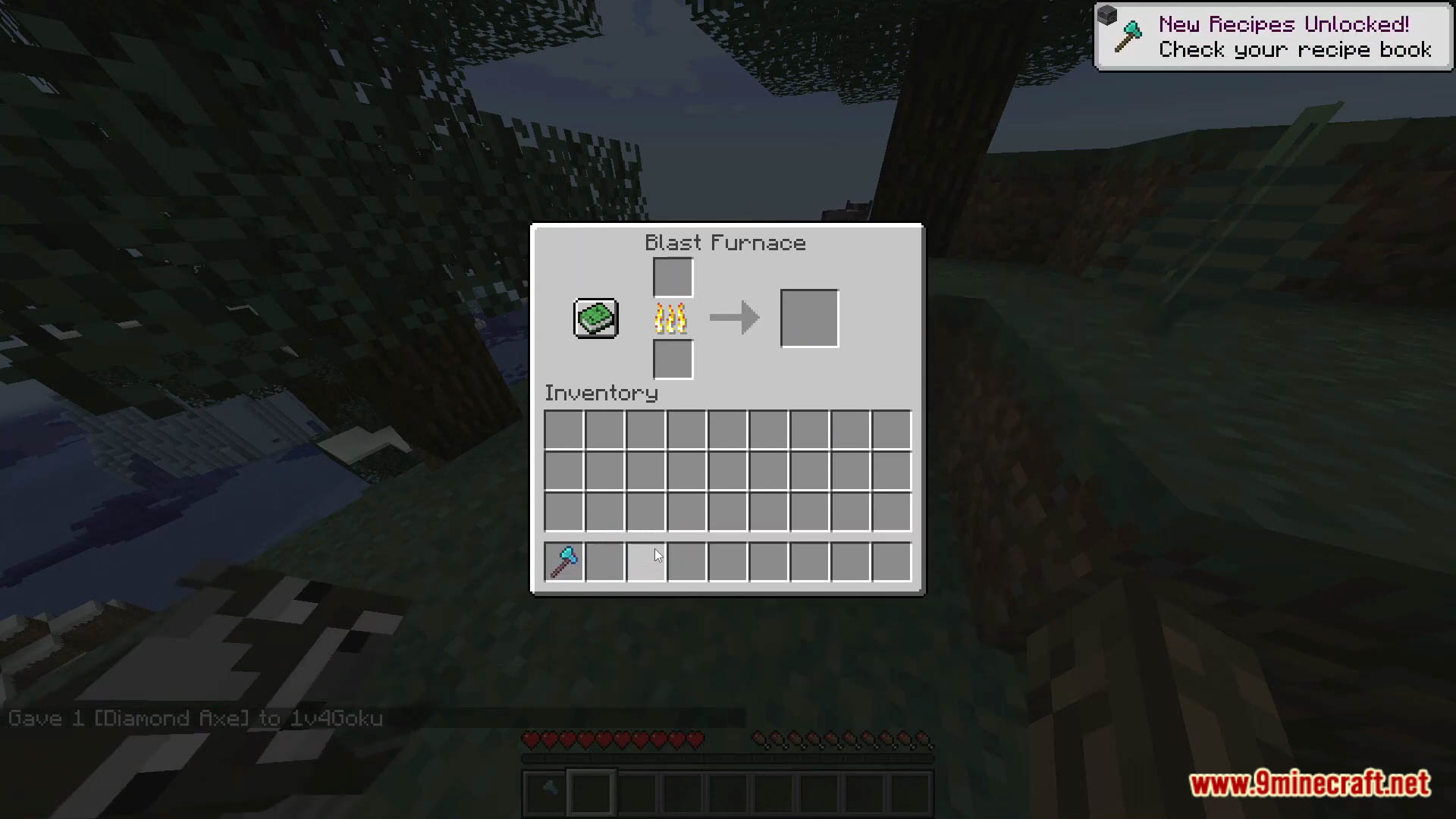Click the fuel slot below the flames
The height and width of the screenshot is (819, 1456).
[672, 359]
